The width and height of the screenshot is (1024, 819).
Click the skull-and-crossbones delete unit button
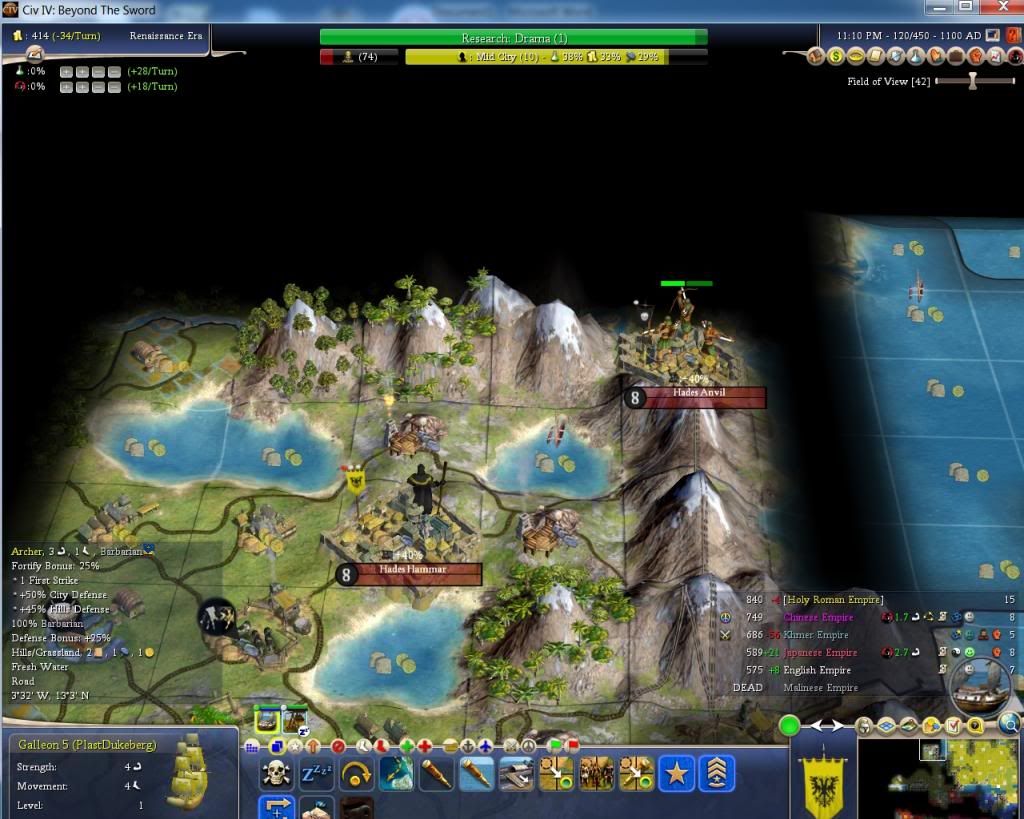click(x=275, y=773)
